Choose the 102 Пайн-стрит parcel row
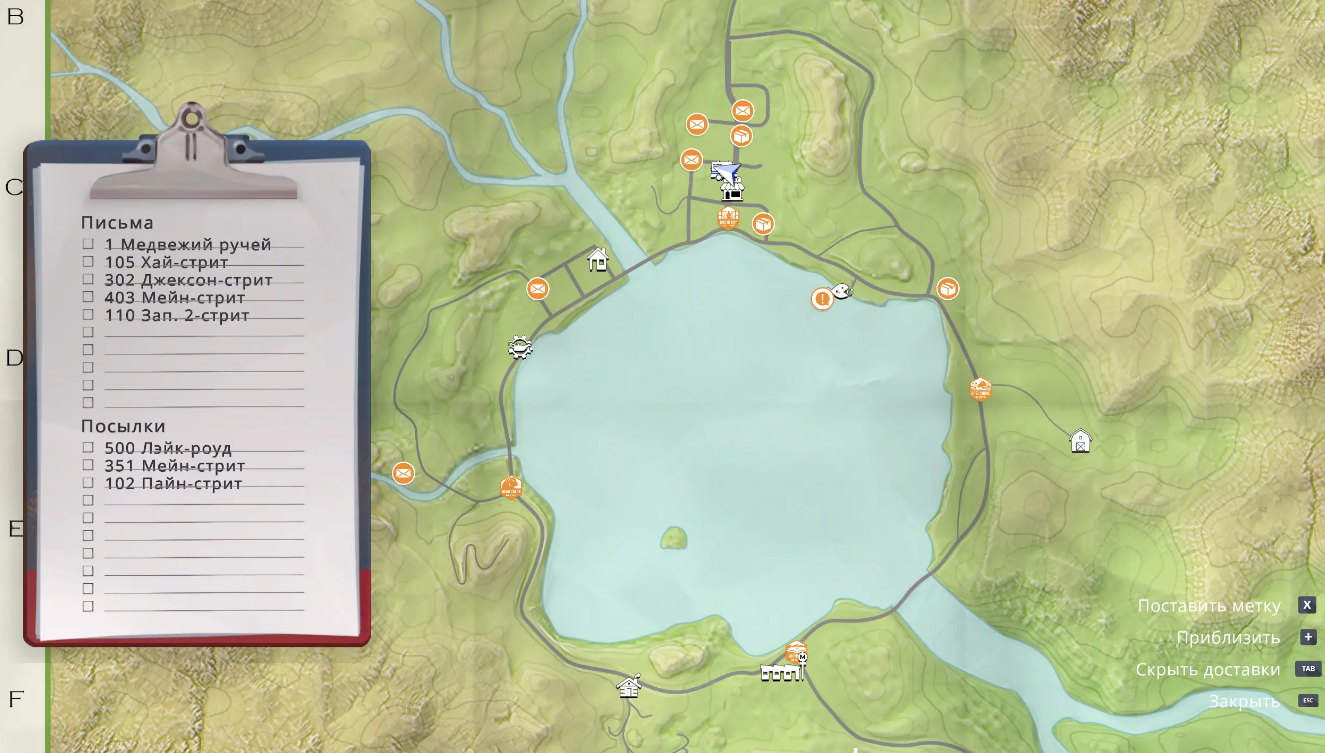Image resolution: width=1325 pixels, height=753 pixels. (x=173, y=484)
